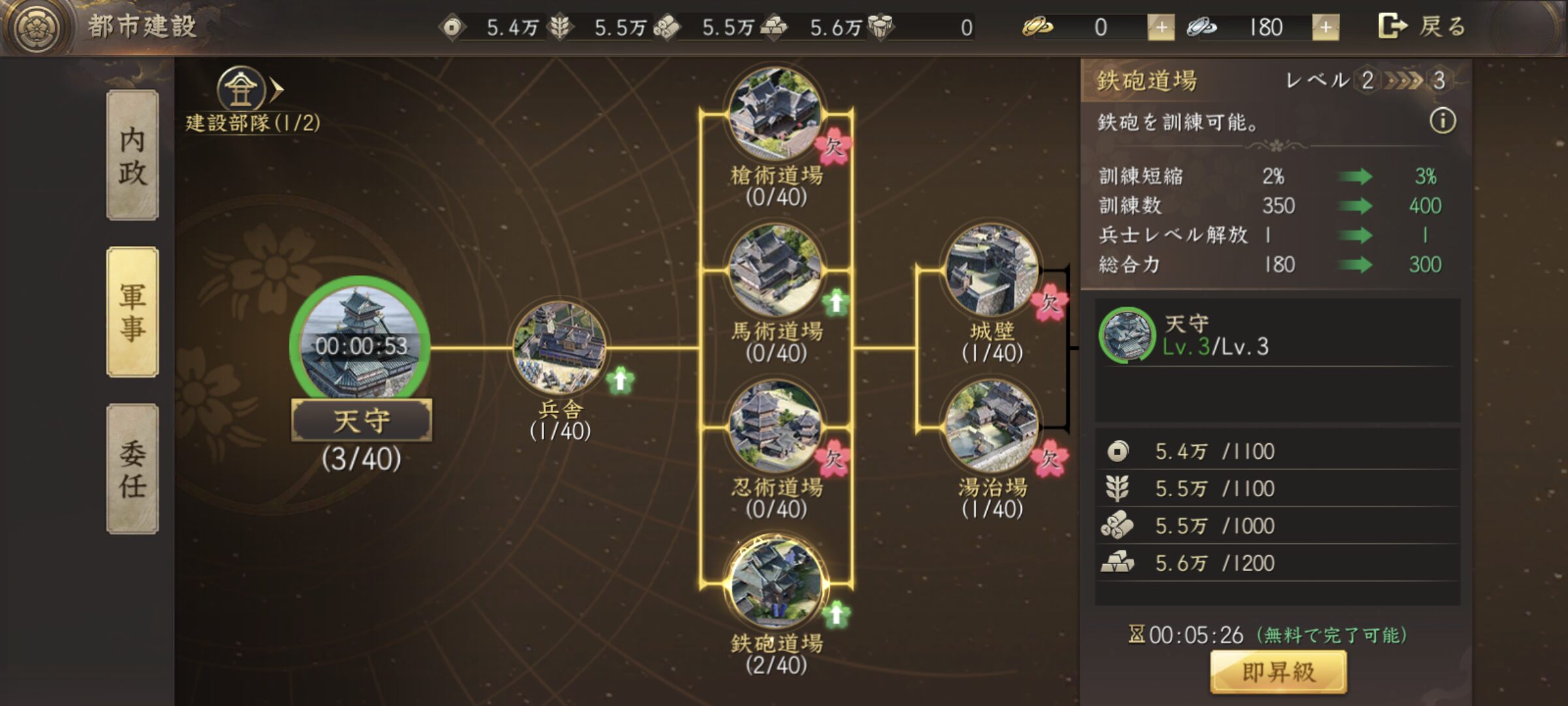Open the 建設部隊 construction squad icon

click(x=242, y=90)
